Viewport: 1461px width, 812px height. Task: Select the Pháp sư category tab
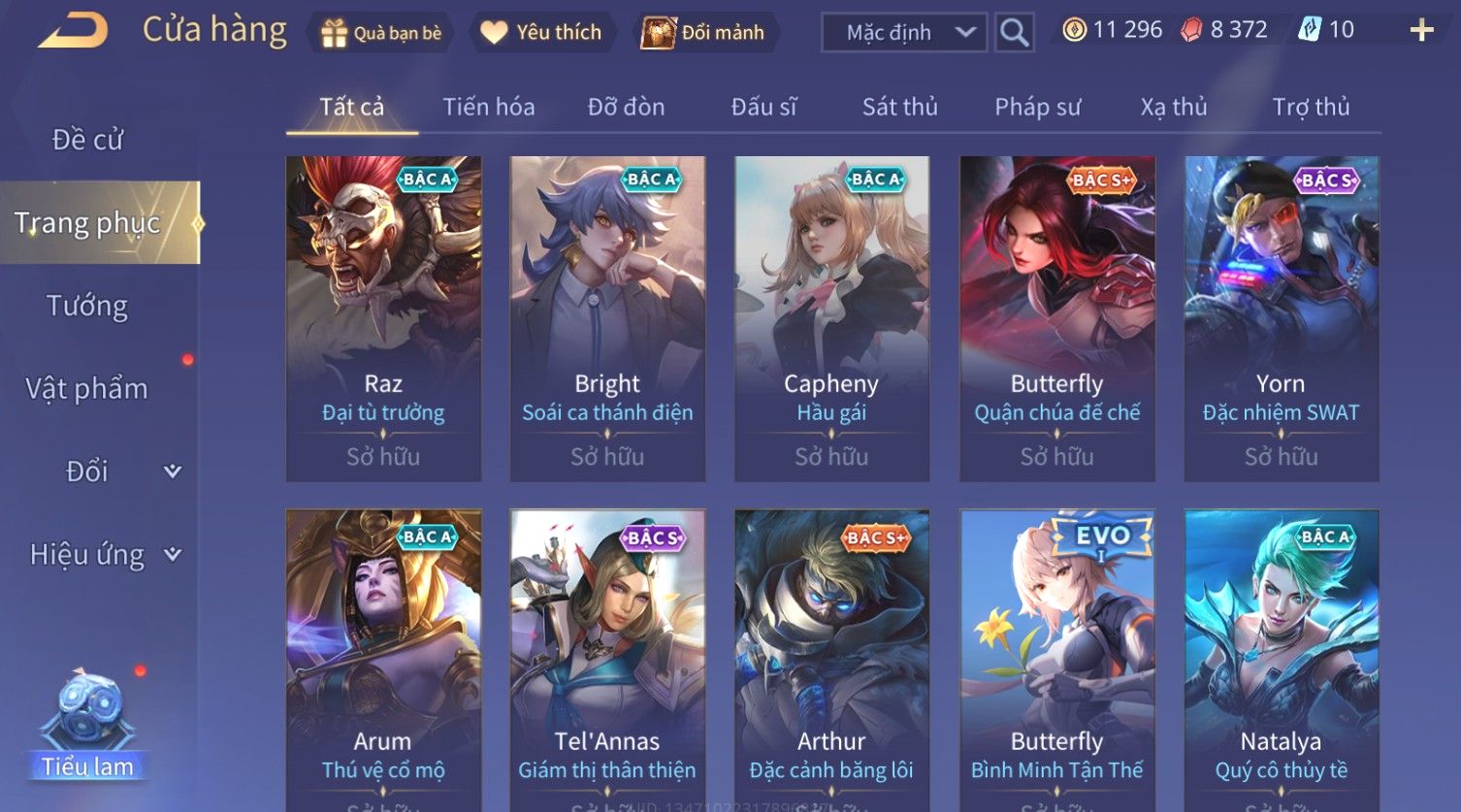point(1037,107)
